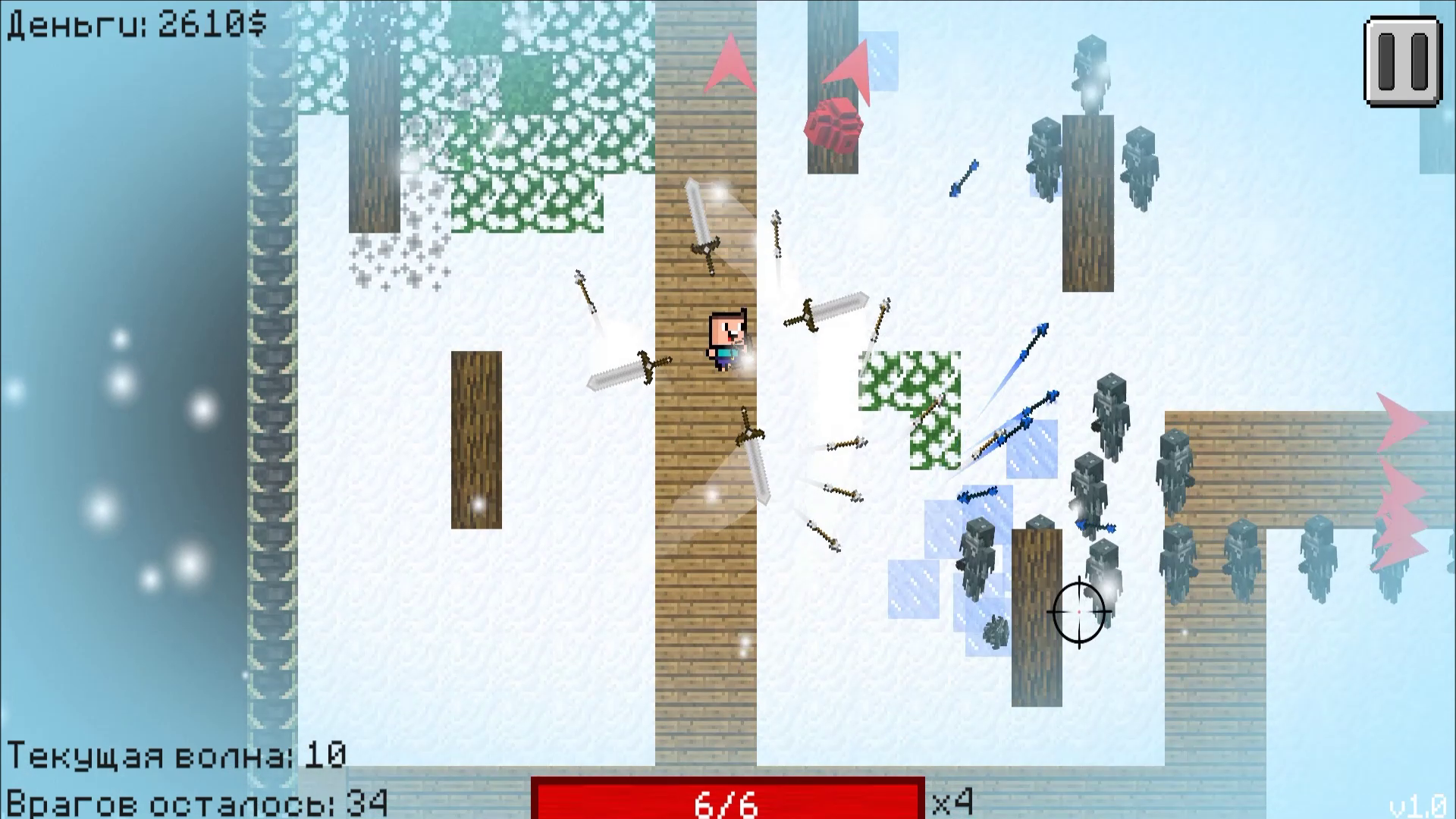Click the x4 multiplier indicator
The image size is (1456, 819).
(954, 800)
